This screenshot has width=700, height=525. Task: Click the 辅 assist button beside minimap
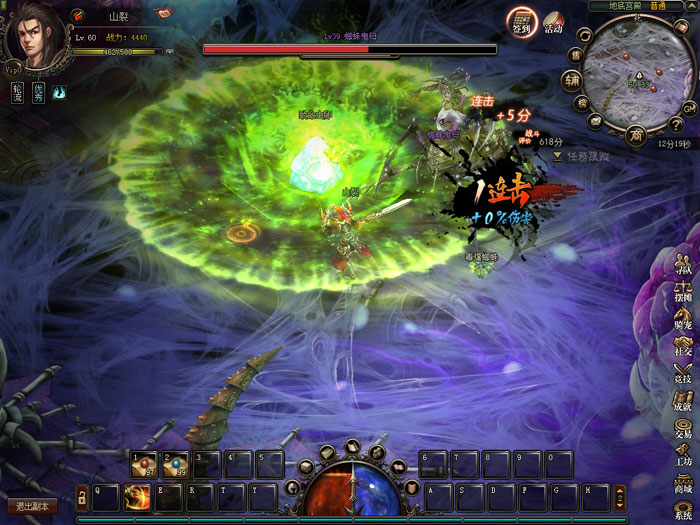[571, 80]
